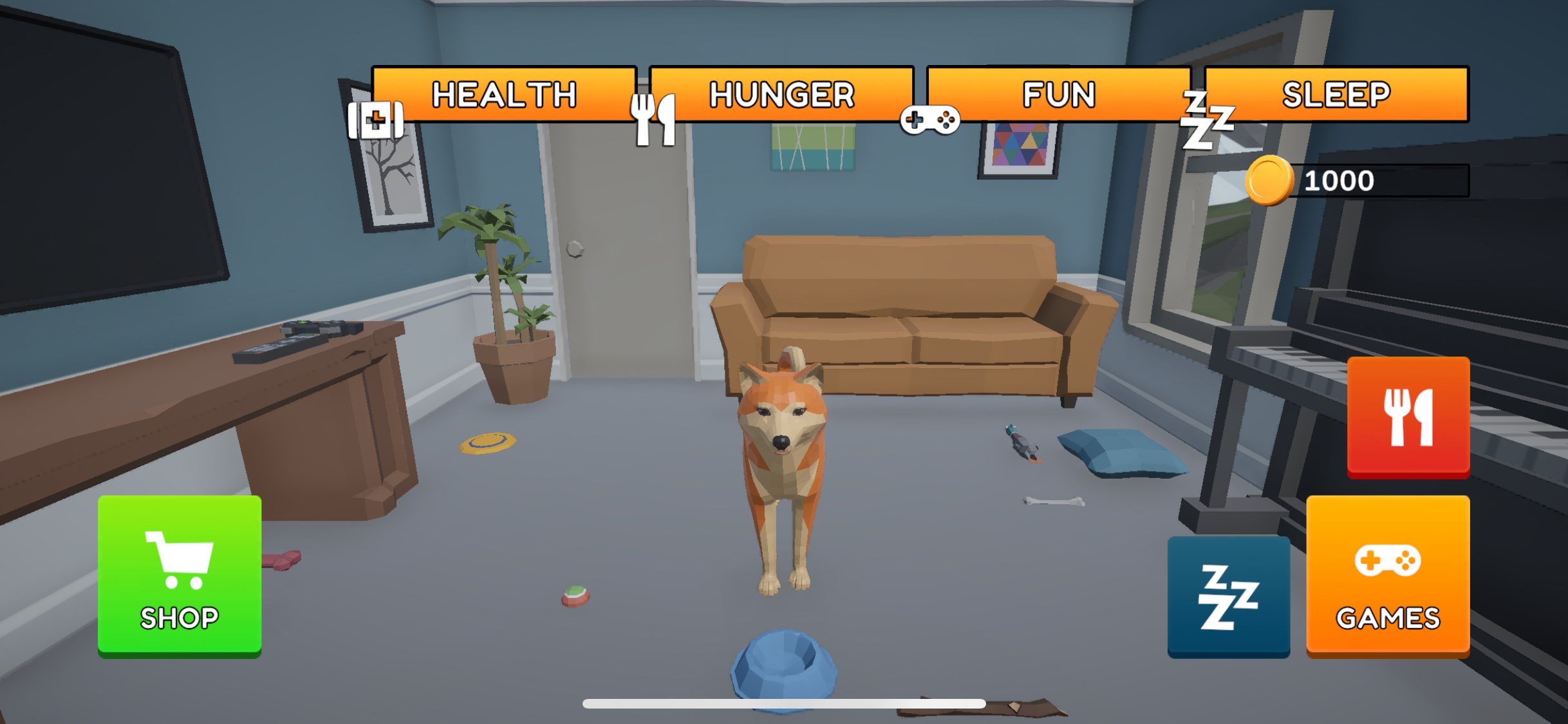1568x724 pixels.
Task: Tap the Hunger bar to inspect it
Action: click(781, 95)
